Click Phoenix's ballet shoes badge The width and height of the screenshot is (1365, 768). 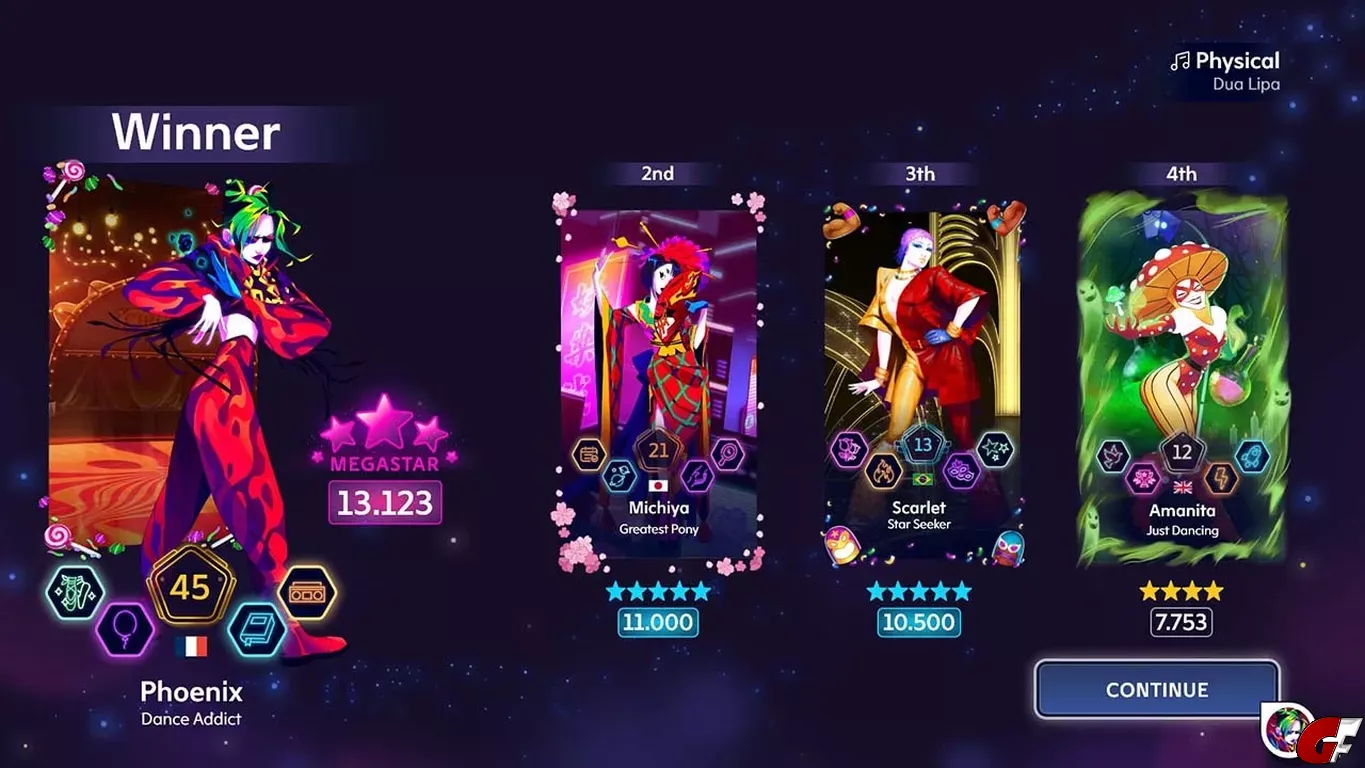75,593
